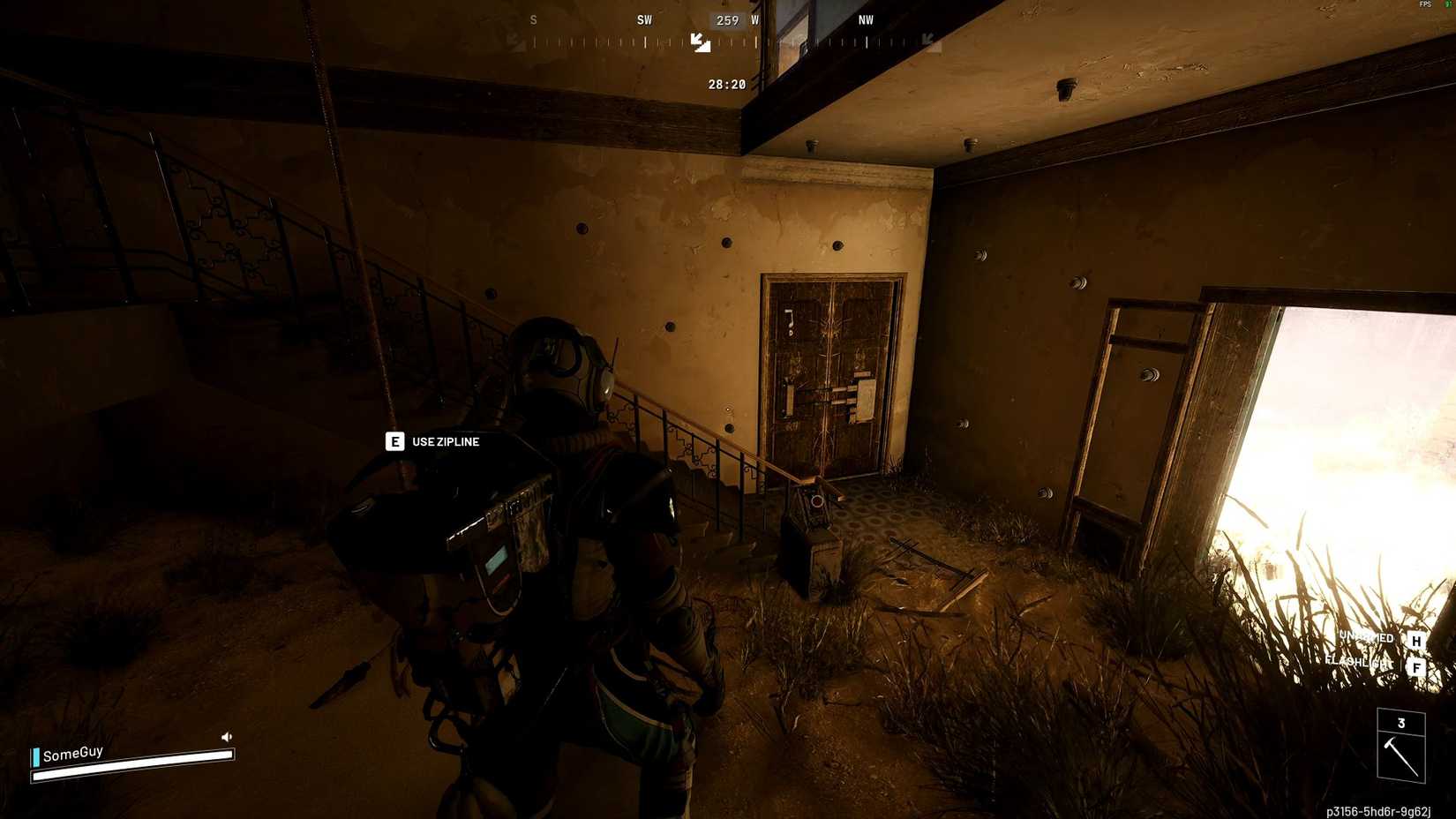Viewport: 1456px width, 819px height.
Task: Click the E key prompt for the zipline
Action: click(x=394, y=441)
